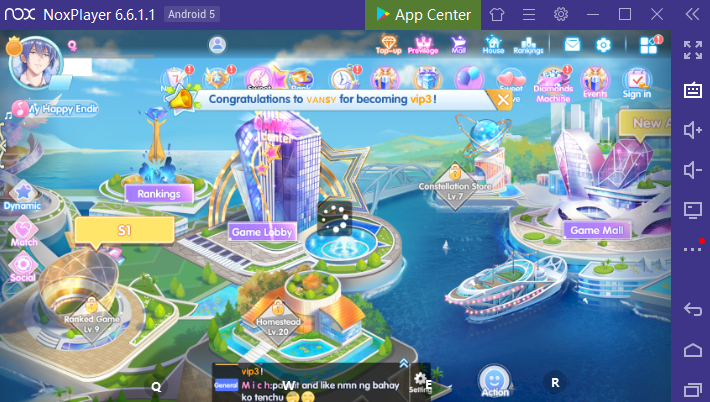Open the gear settings in top bar
The image size is (710, 402).
[603, 45]
